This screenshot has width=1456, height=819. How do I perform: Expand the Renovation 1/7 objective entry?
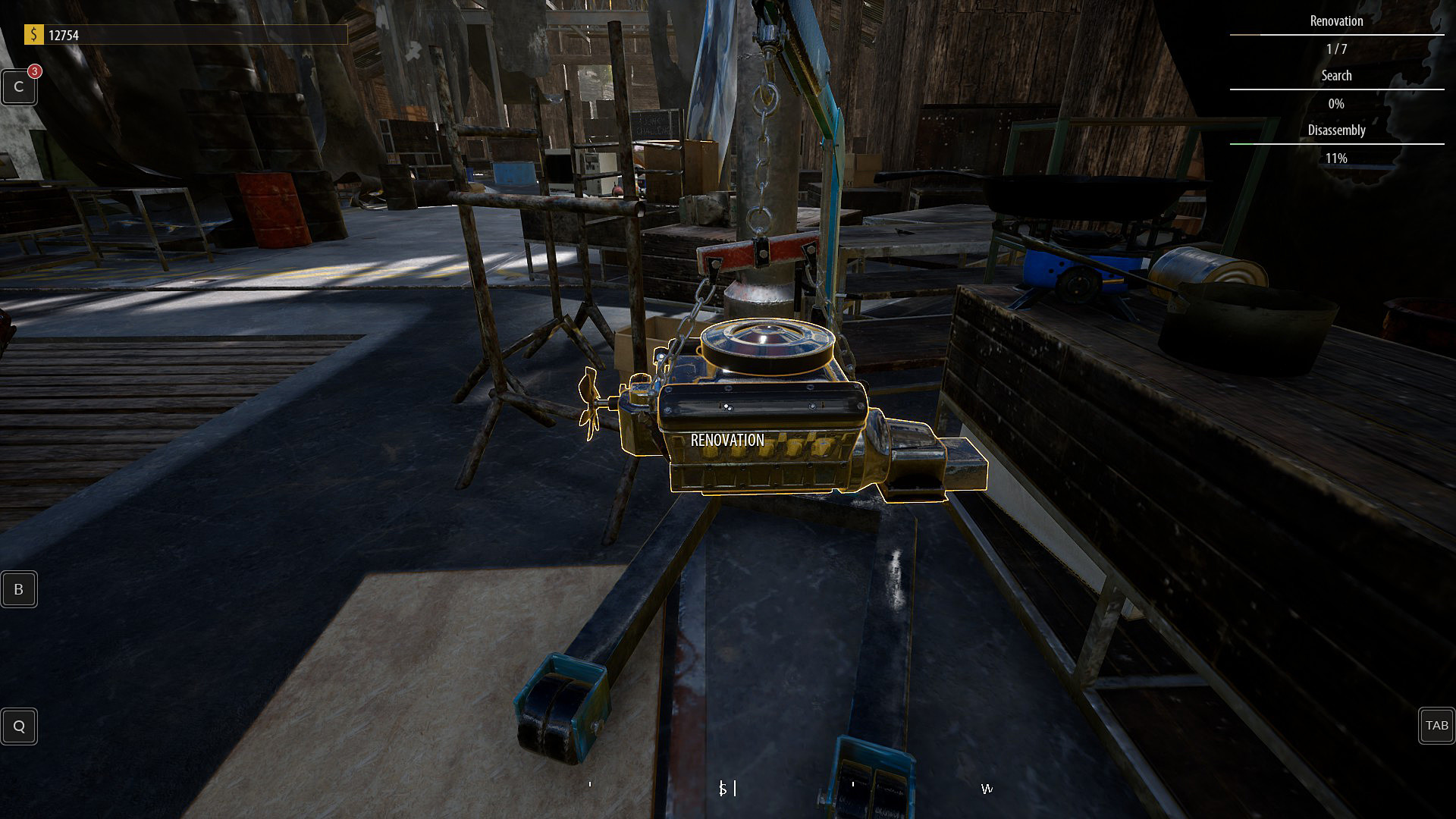tap(1336, 49)
